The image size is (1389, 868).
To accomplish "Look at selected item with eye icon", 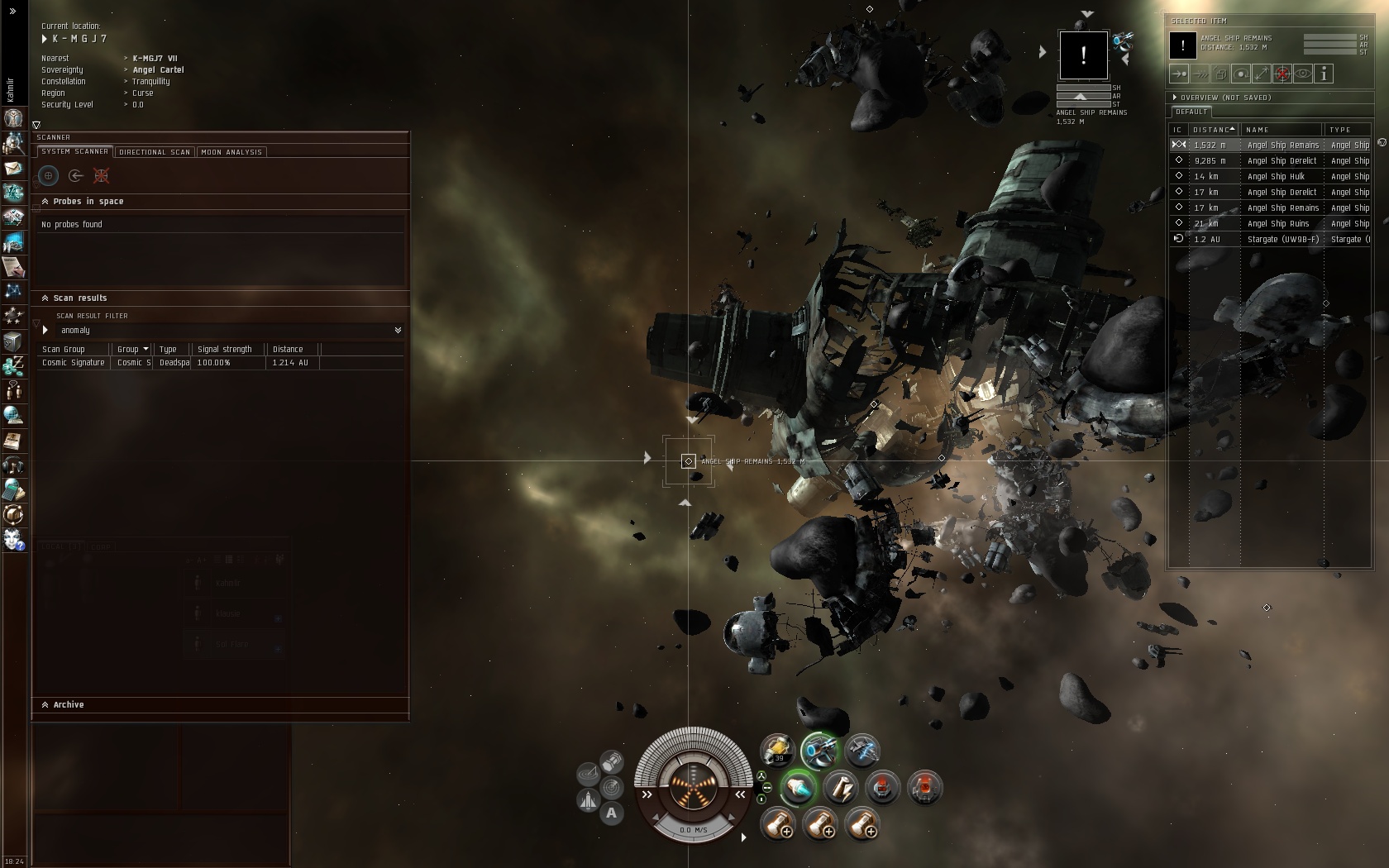I will coord(1302,74).
